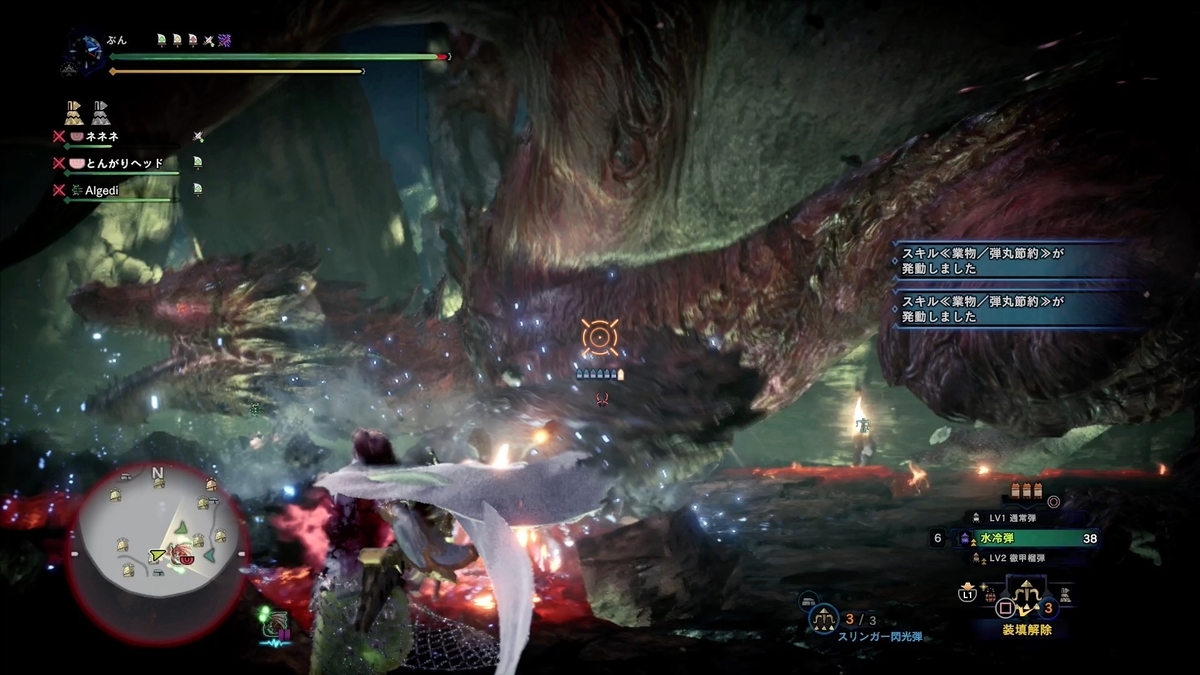The height and width of the screenshot is (675, 1200).
Task: Open the circular minimap
Action: [x=157, y=538]
